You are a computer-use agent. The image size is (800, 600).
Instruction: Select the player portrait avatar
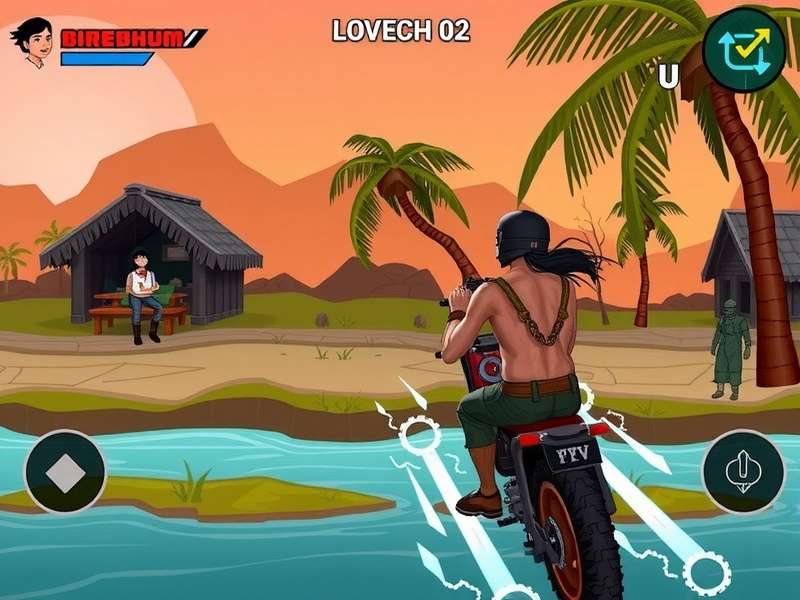tap(32, 42)
